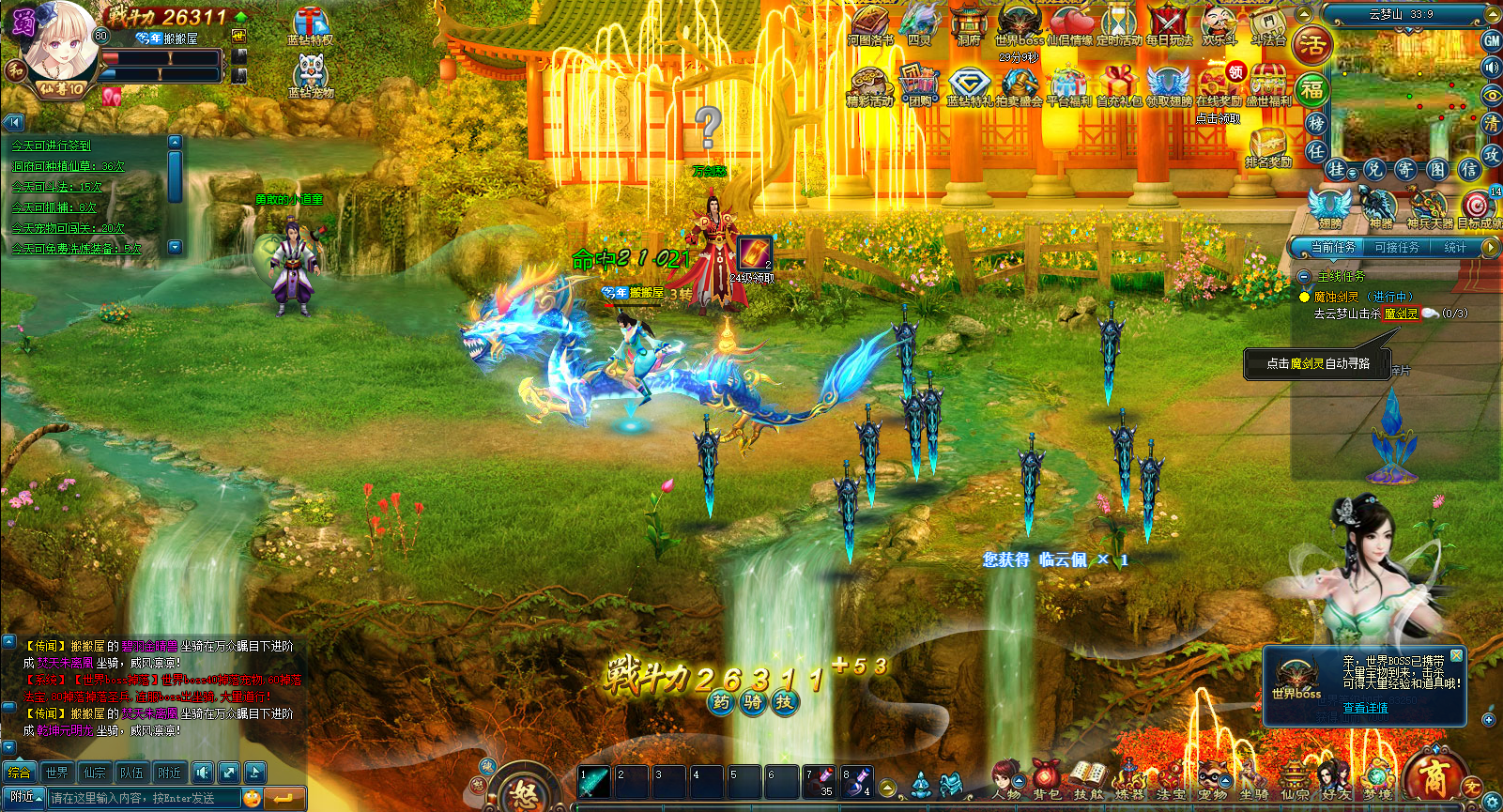Screen dimensions: 1503x812
Task: Open the 首充礼包 gift box
Action: 1118,84
